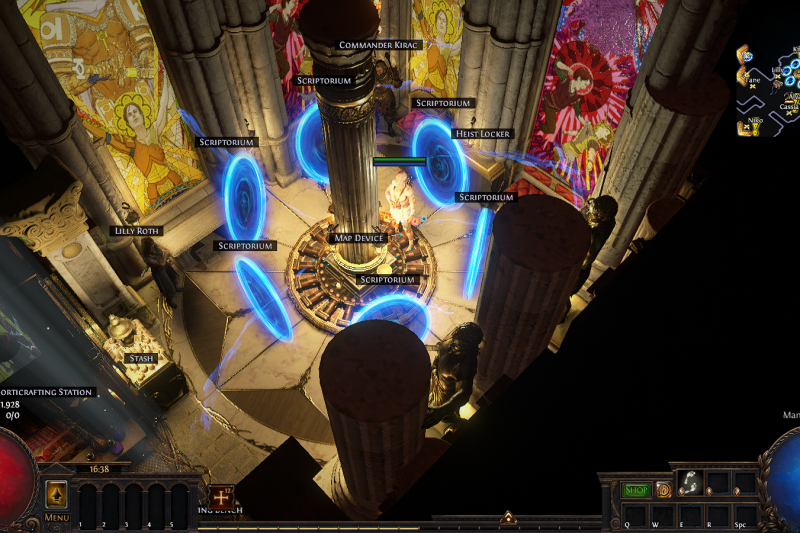Open the green Shop button
This screenshot has width=800, height=533.
[636, 490]
